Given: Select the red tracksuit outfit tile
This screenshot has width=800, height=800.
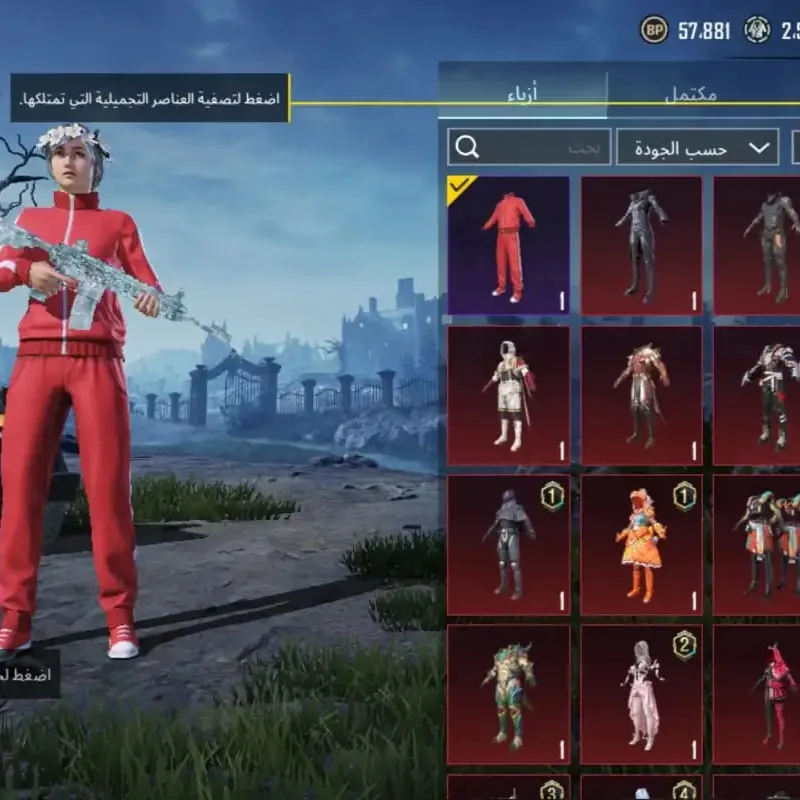Looking at the screenshot, I should tap(508, 246).
